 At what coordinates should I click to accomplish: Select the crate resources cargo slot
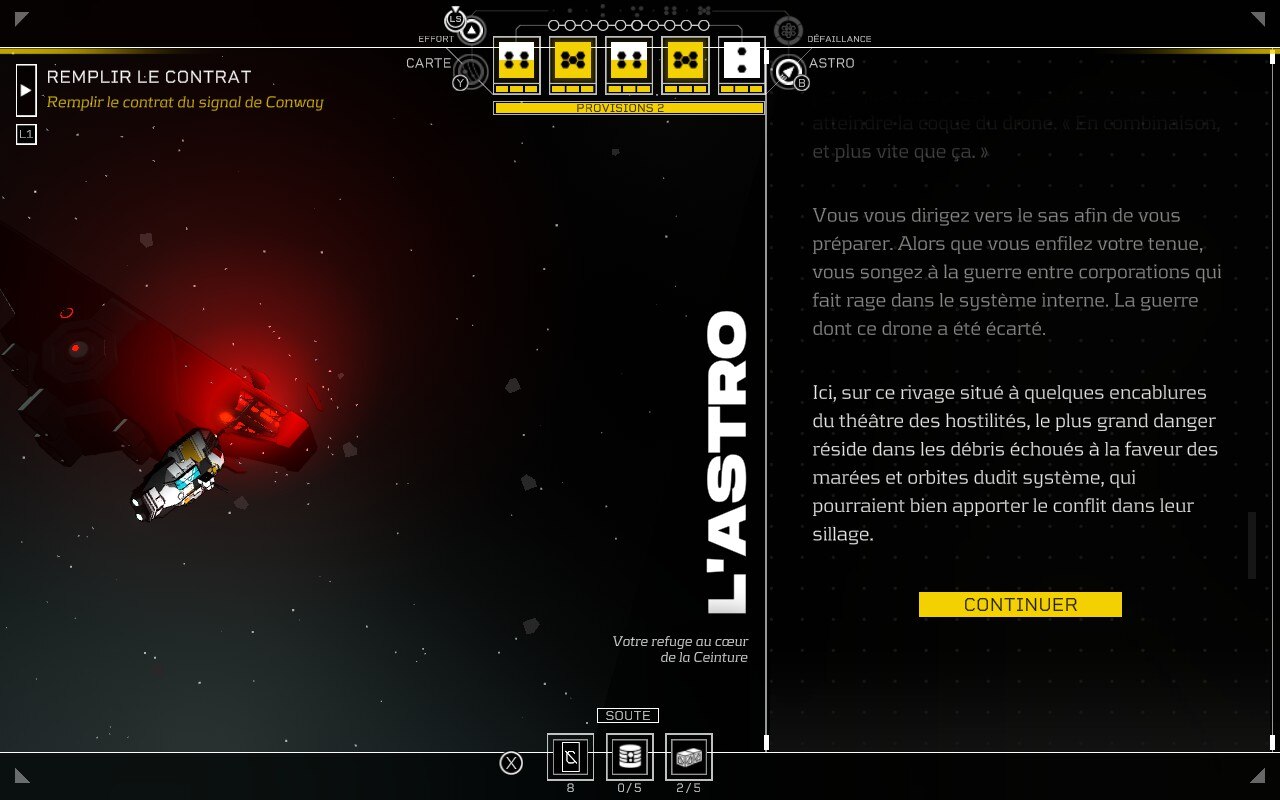[x=688, y=757]
